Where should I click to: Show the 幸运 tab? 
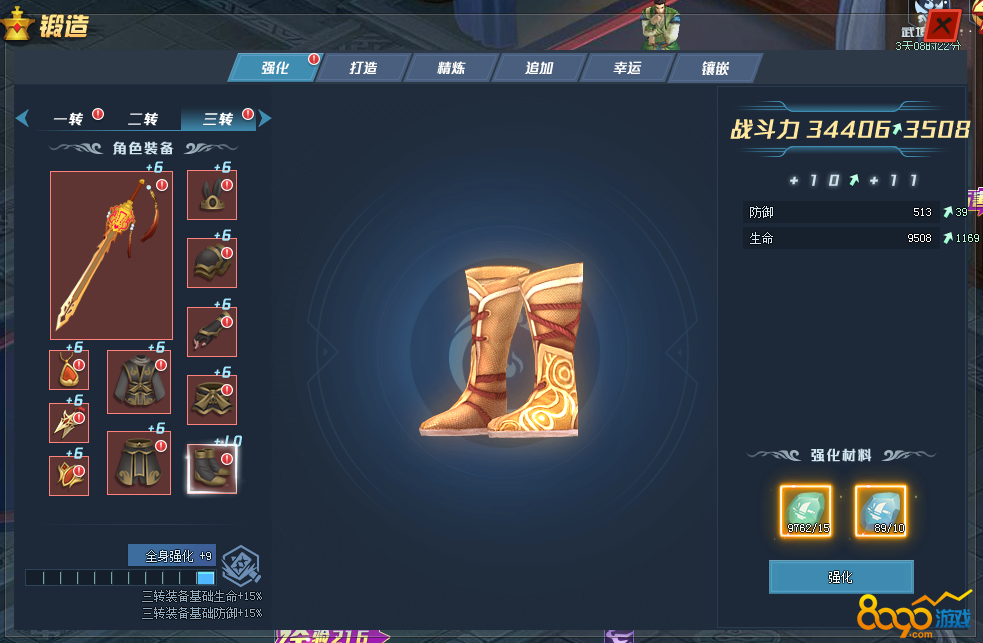tap(627, 68)
